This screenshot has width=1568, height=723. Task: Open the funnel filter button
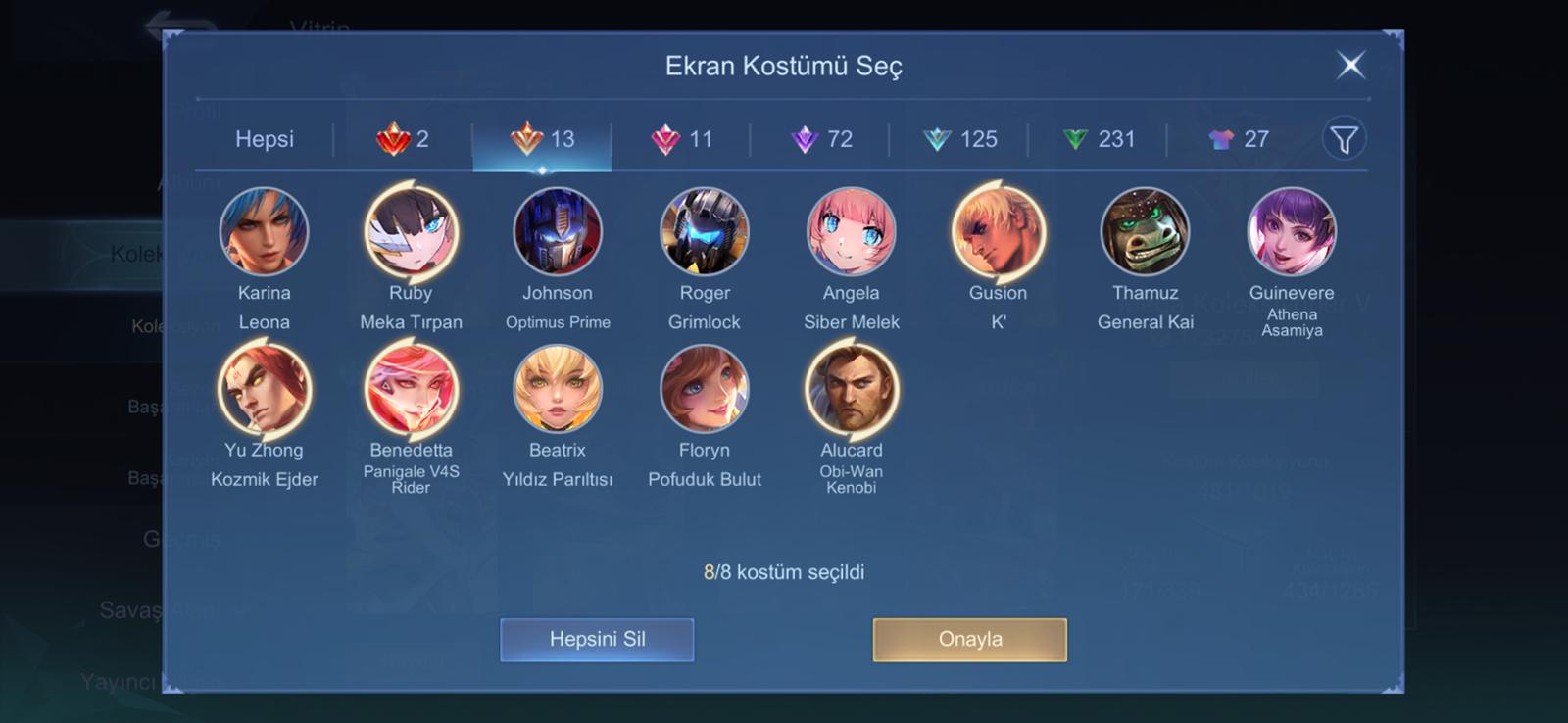pyautogui.click(x=1344, y=139)
